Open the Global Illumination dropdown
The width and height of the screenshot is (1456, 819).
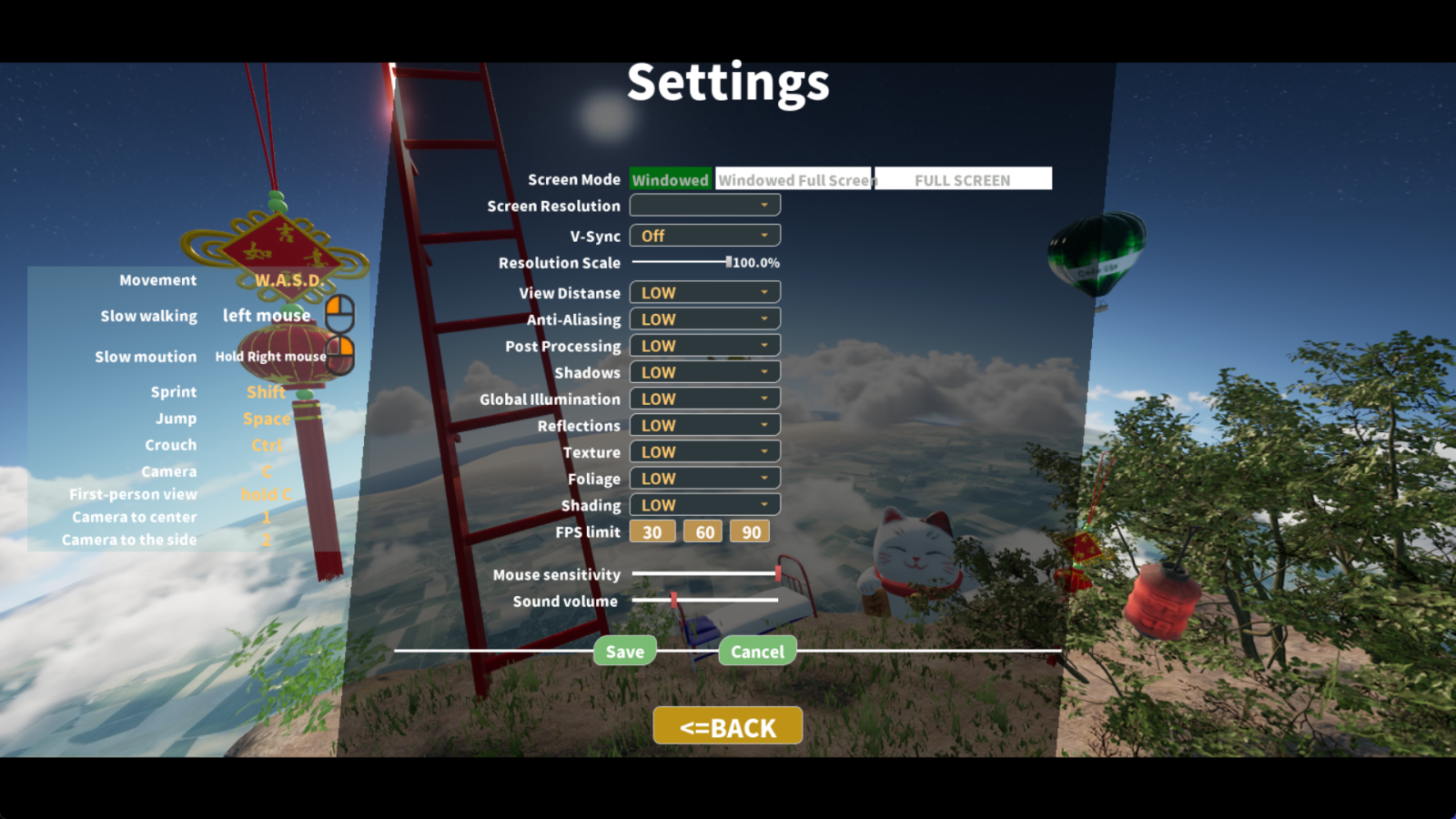(x=704, y=398)
